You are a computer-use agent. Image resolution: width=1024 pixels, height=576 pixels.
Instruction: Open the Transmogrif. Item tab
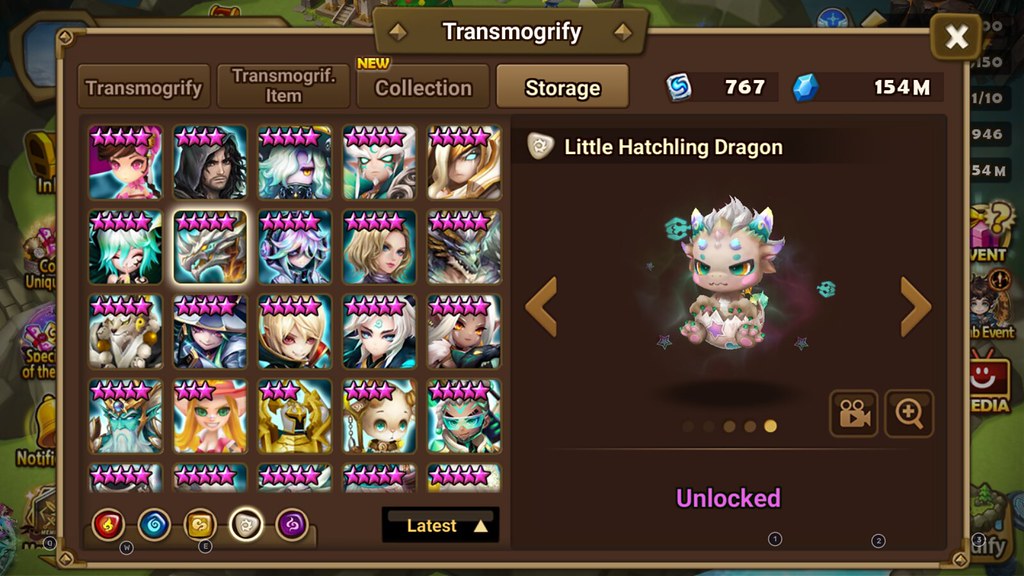click(283, 87)
